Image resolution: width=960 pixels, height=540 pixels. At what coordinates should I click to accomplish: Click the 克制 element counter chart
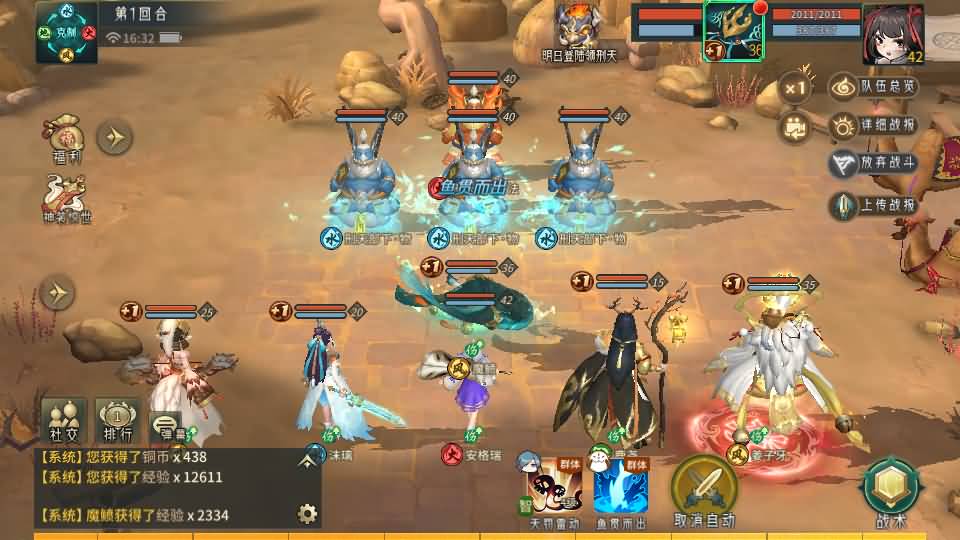pos(67,32)
